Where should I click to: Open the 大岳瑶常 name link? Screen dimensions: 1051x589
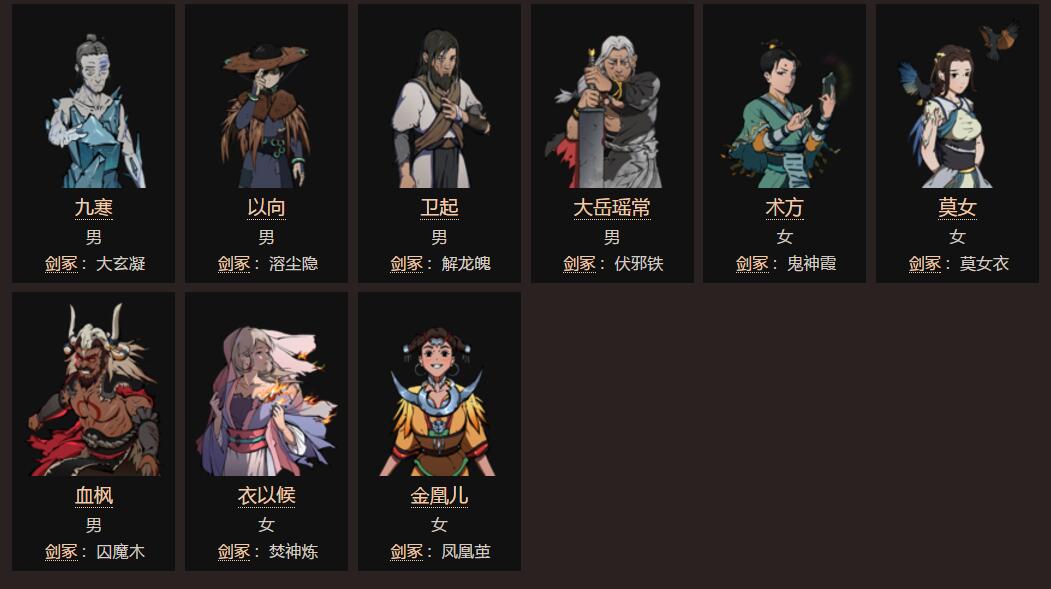click(x=612, y=208)
